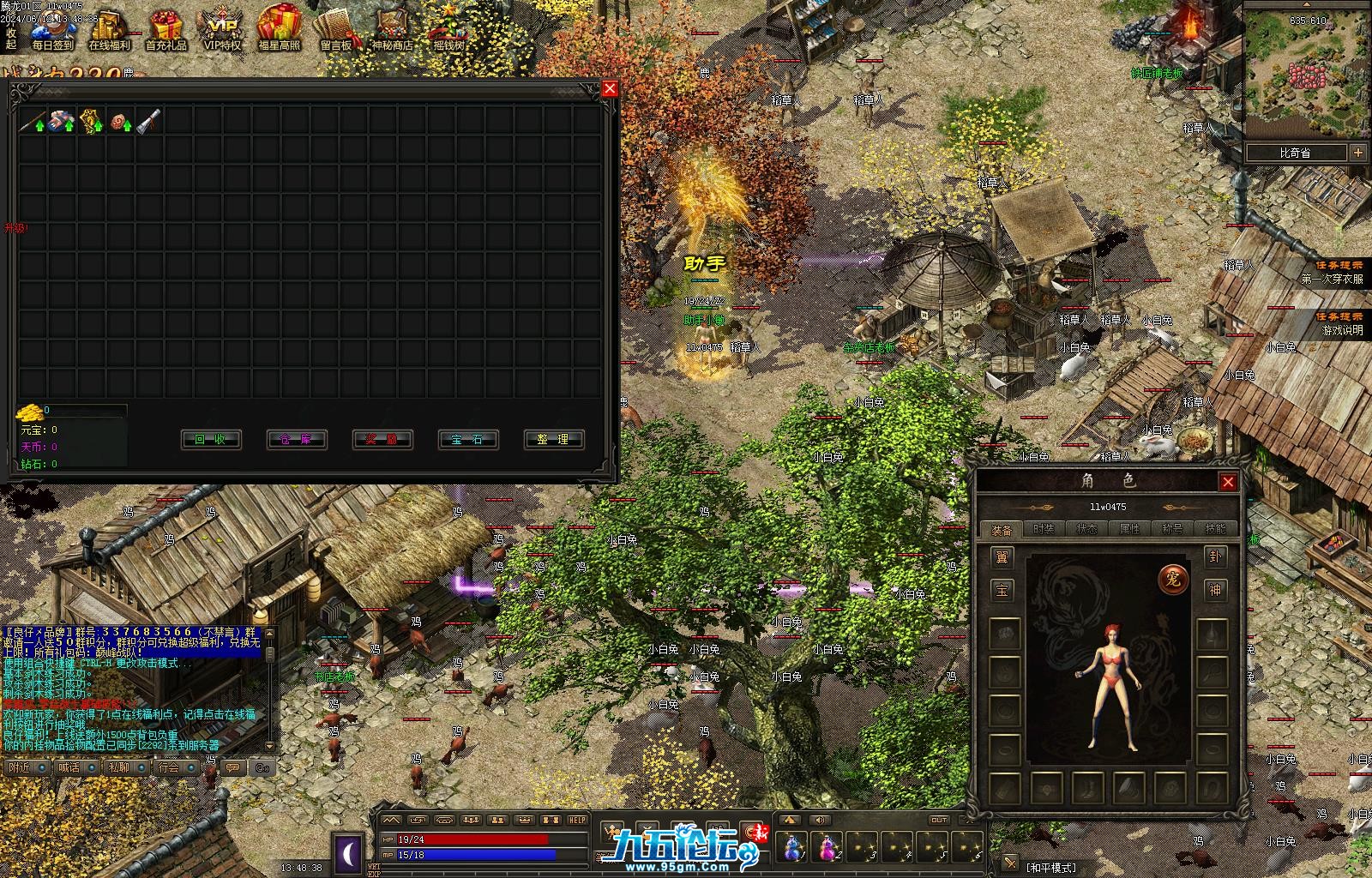Viewport: 1372px width, 878px height.
Task: Open 每日签到 daily sign-in
Action: pos(52,30)
